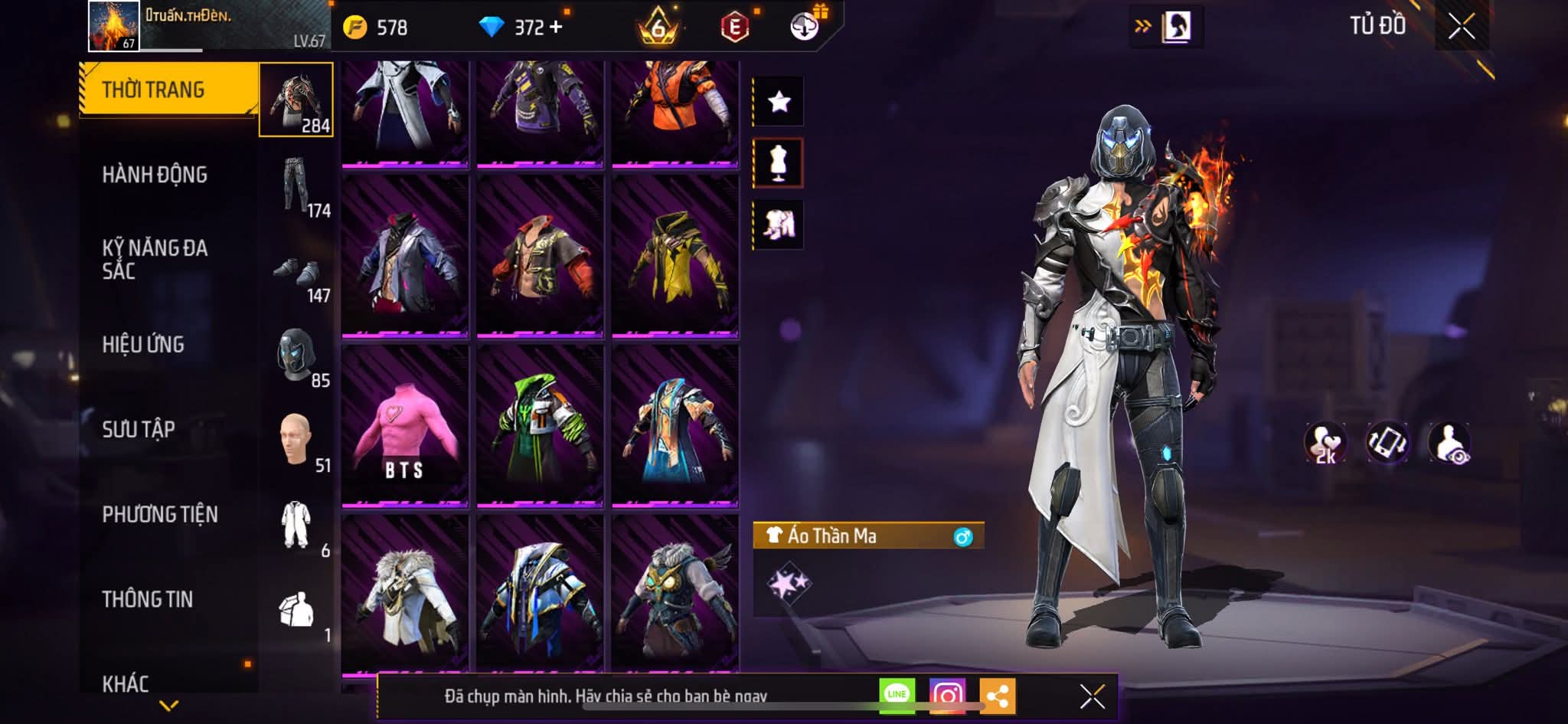Go to the Phương Tiện tab
The image size is (1568, 724).
click(x=160, y=514)
